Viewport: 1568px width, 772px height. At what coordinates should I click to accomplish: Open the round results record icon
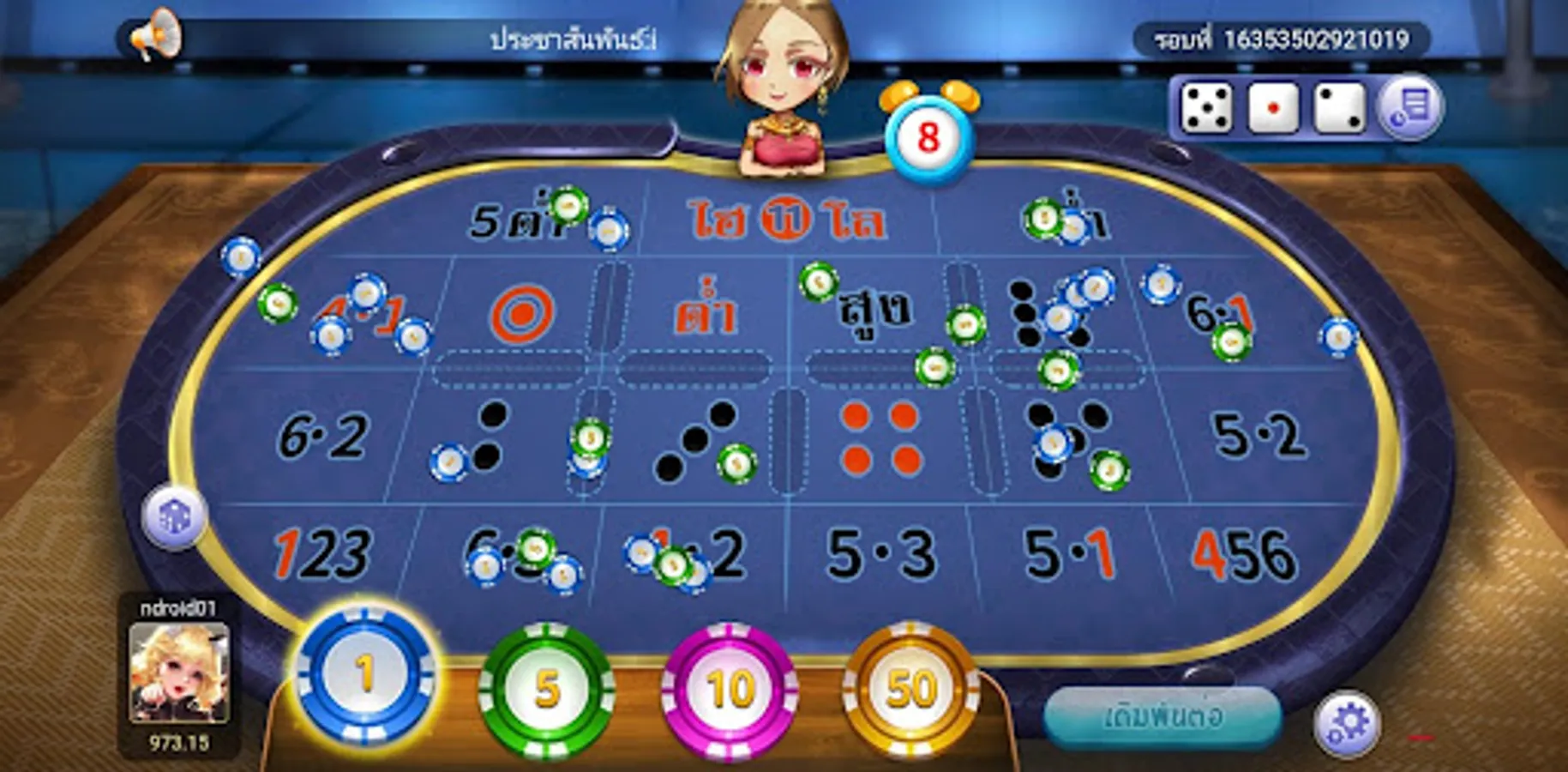[x=1411, y=110]
